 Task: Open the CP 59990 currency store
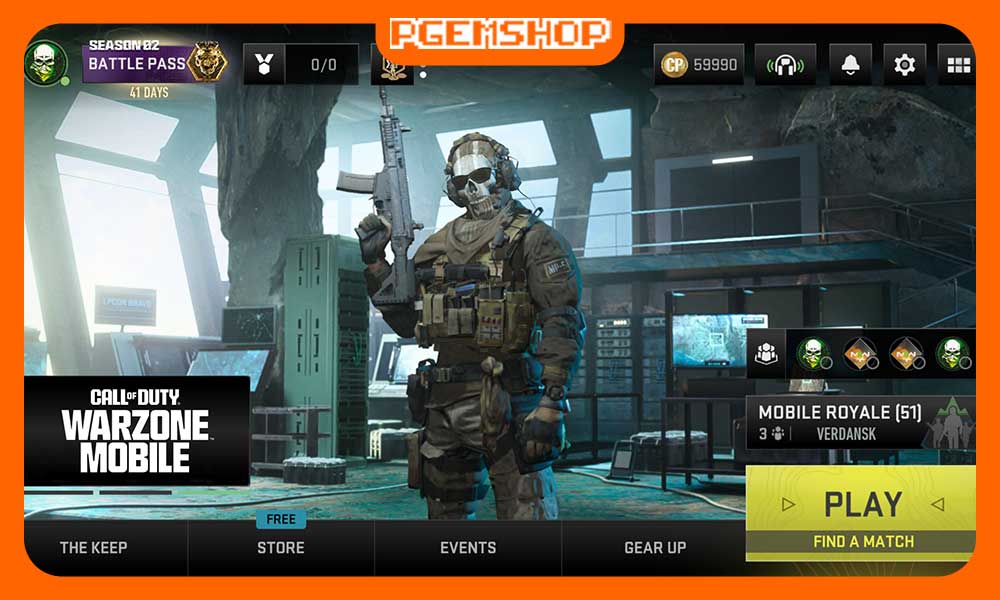[699, 65]
